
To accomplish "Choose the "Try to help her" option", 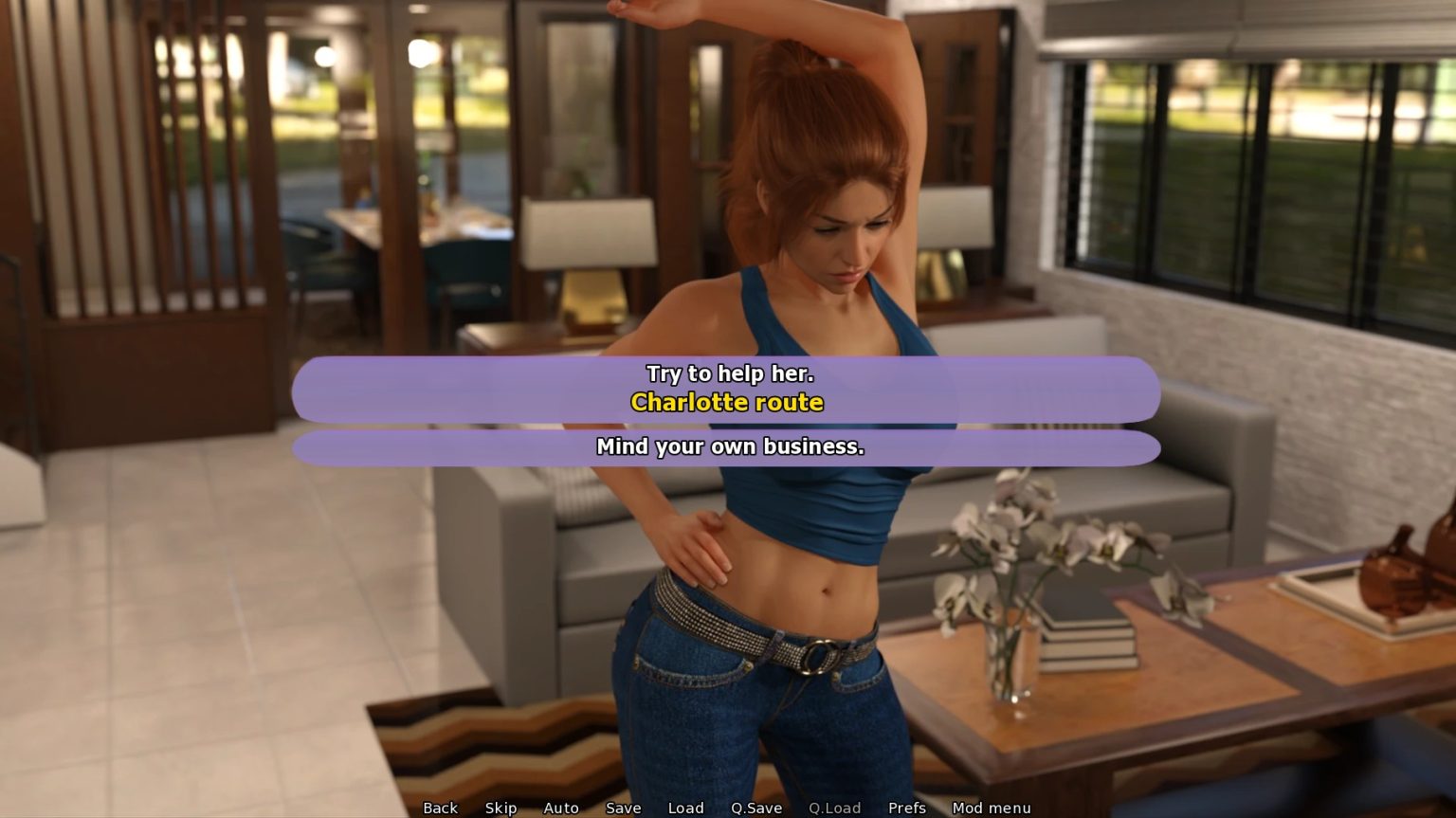I will click(x=726, y=389).
